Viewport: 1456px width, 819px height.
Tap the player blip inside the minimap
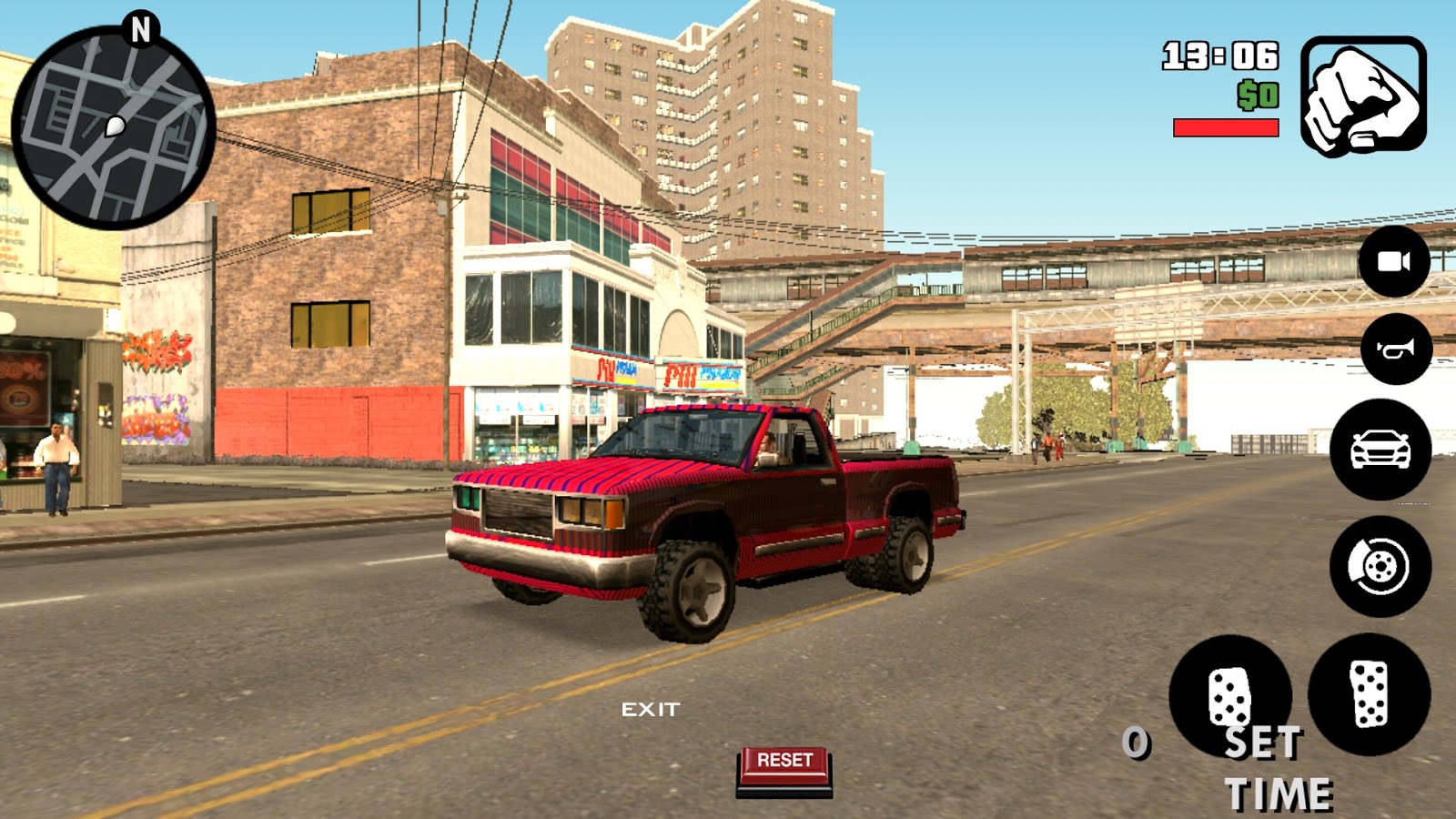[116, 126]
